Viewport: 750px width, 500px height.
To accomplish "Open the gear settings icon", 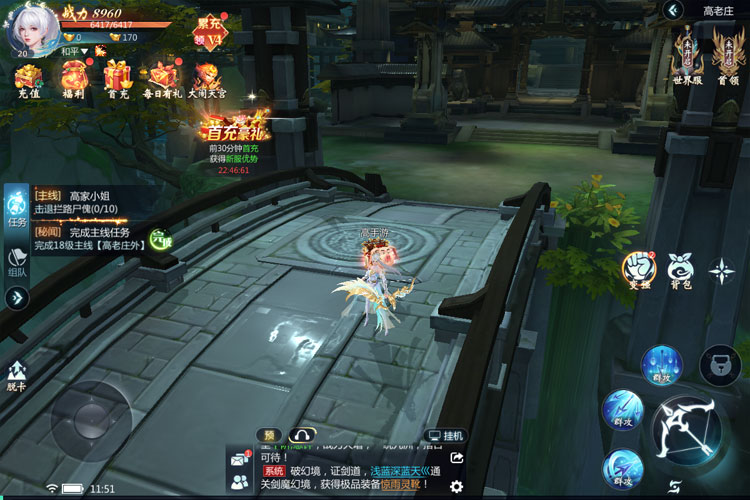I will pyautogui.click(x=456, y=485).
